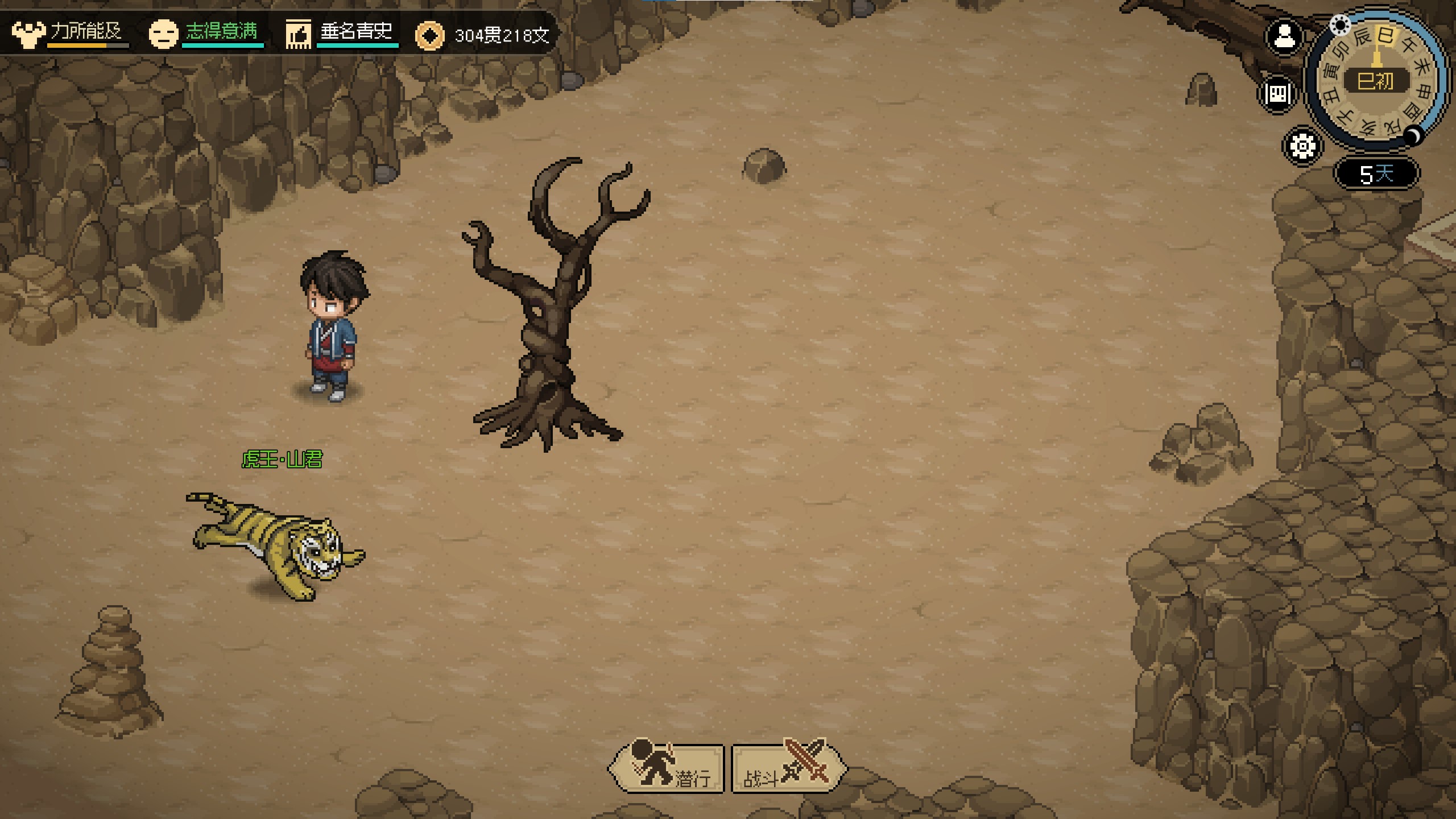
Task: Click the 5天 day counter
Action: click(1376, 173)
